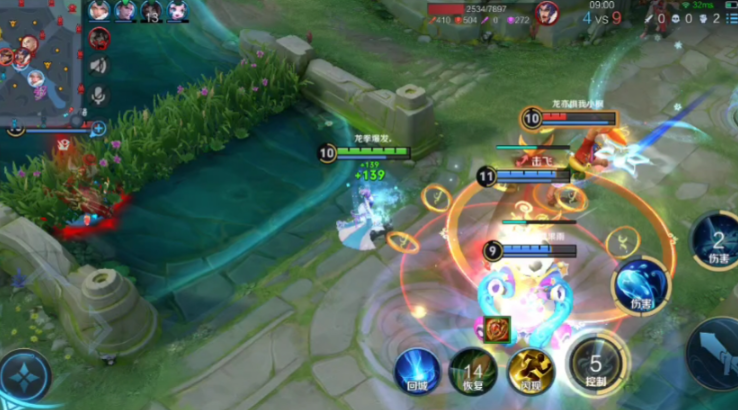
Task: Tap the blue compass button at bottom-left
Action: 22,378
